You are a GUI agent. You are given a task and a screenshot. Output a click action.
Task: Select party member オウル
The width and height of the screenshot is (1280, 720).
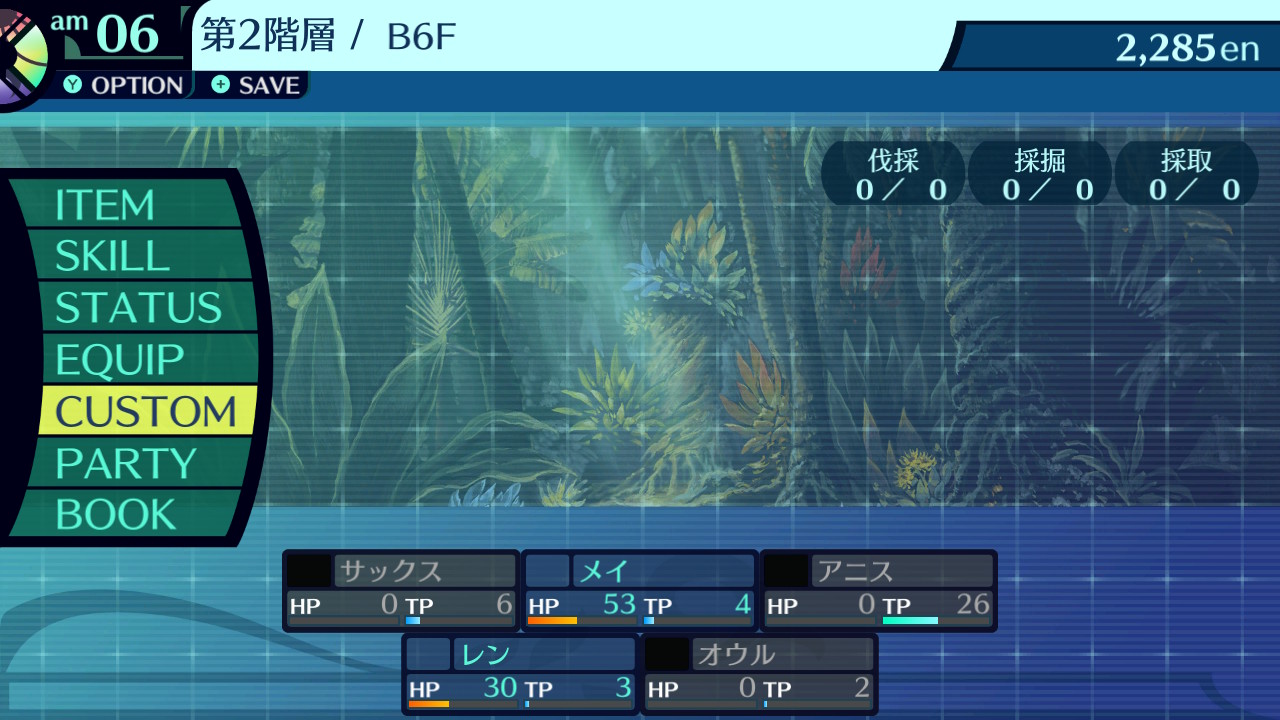(x=759, y=673)
